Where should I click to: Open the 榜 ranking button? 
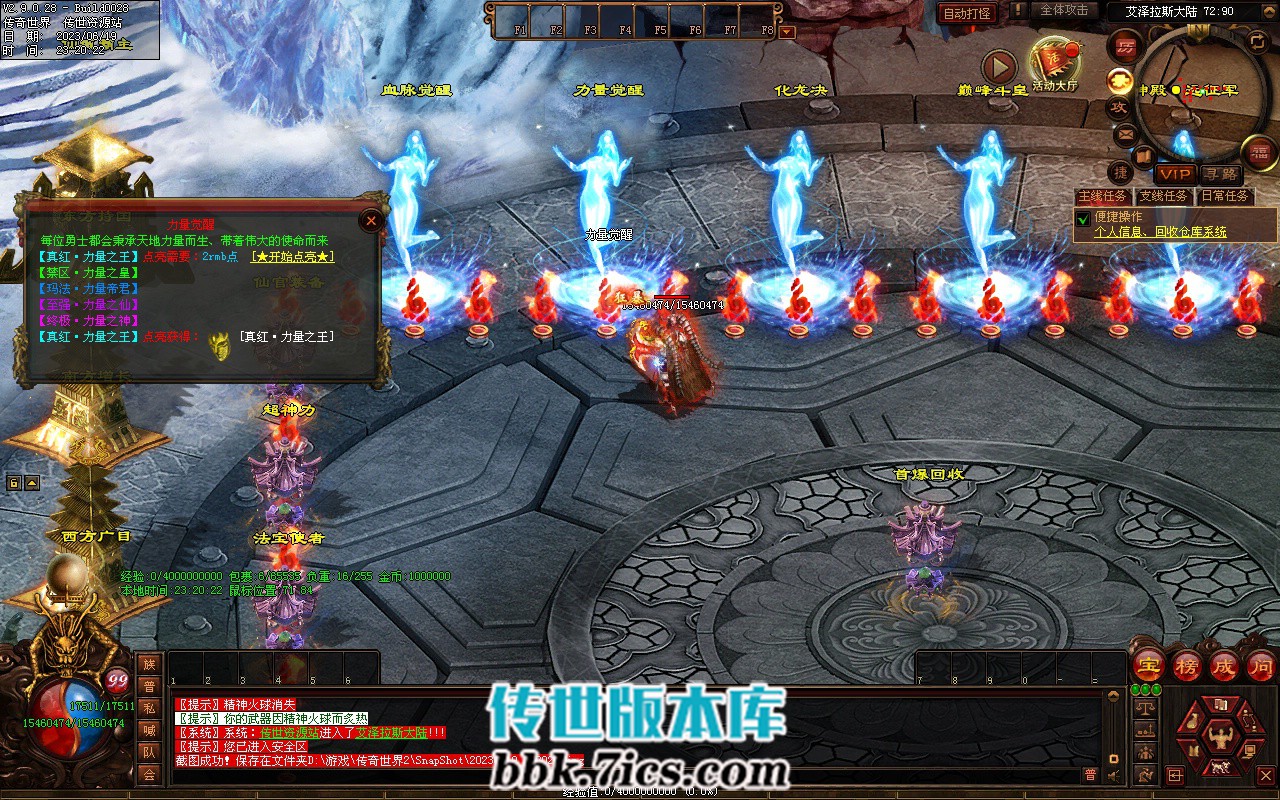pyautogui.click(x=1186, y=665)
